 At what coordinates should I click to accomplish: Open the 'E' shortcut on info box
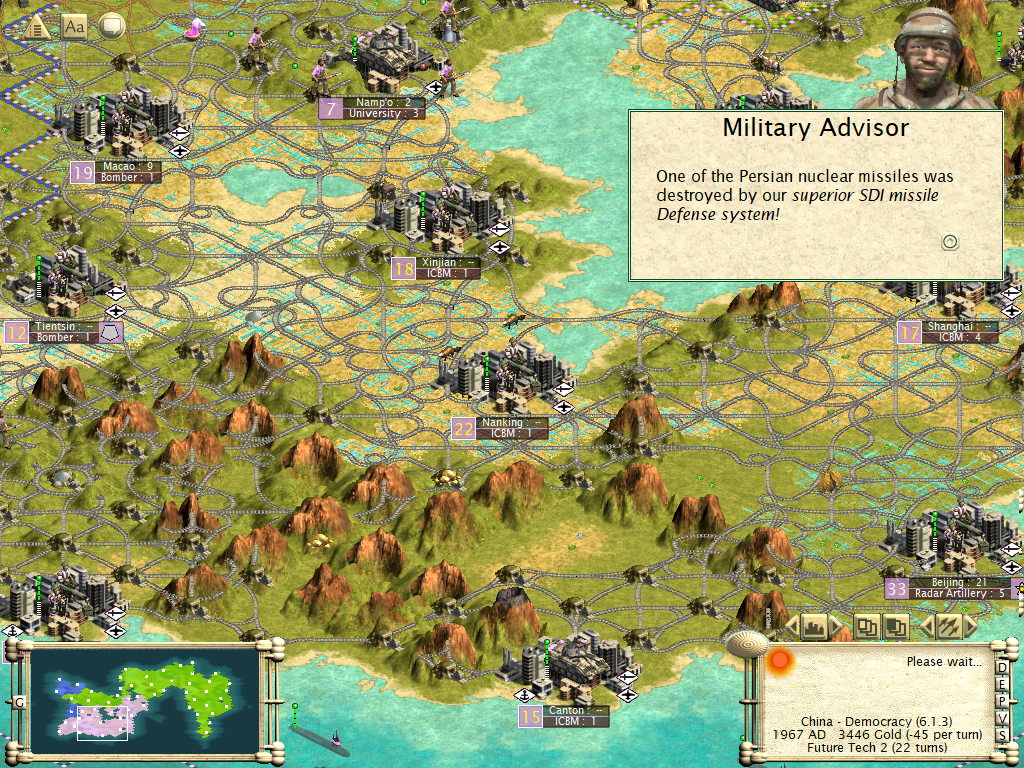click(1003, 683)
